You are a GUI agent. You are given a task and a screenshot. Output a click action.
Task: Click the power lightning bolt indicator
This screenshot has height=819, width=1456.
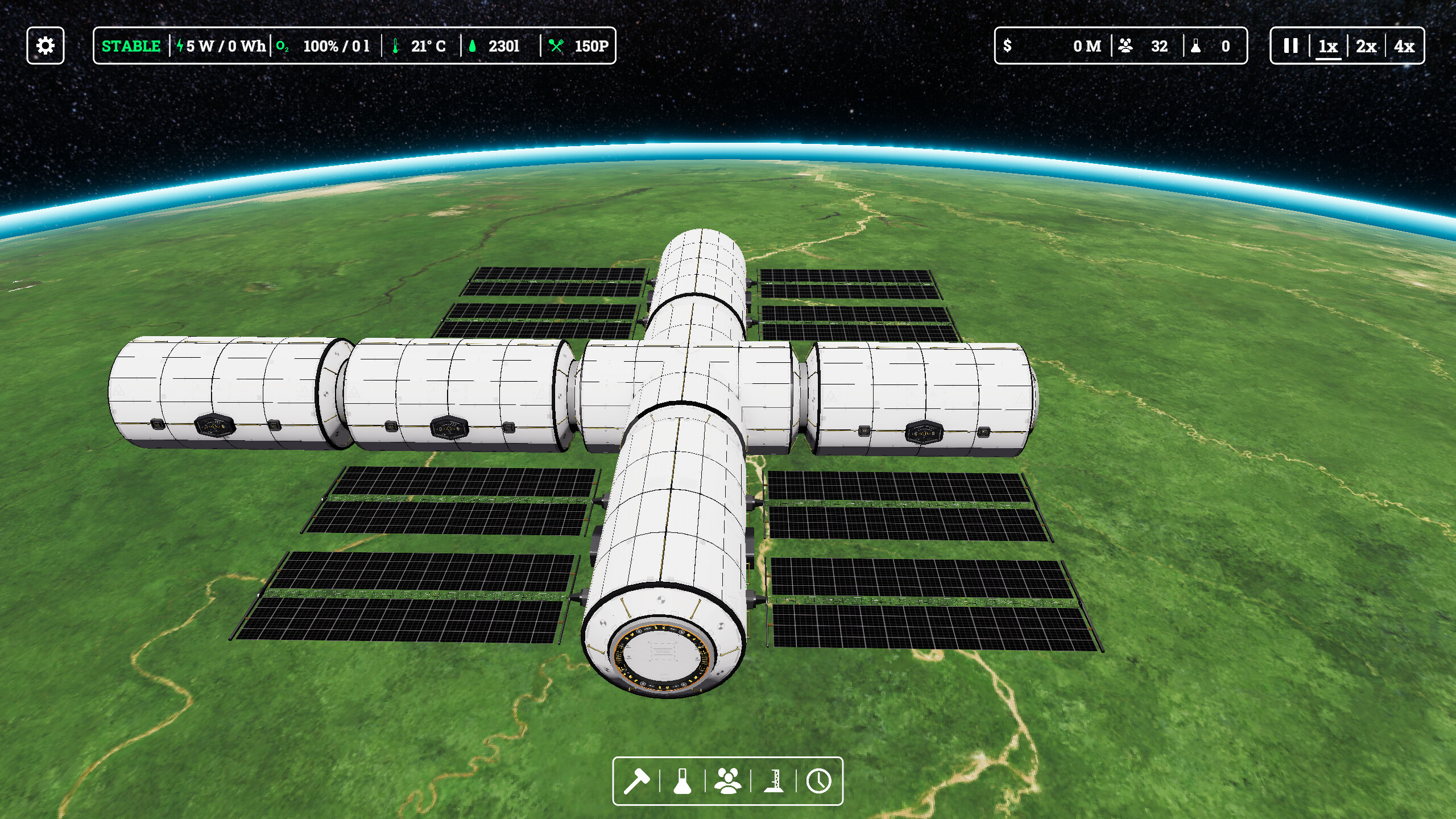(x=181, y=47)
